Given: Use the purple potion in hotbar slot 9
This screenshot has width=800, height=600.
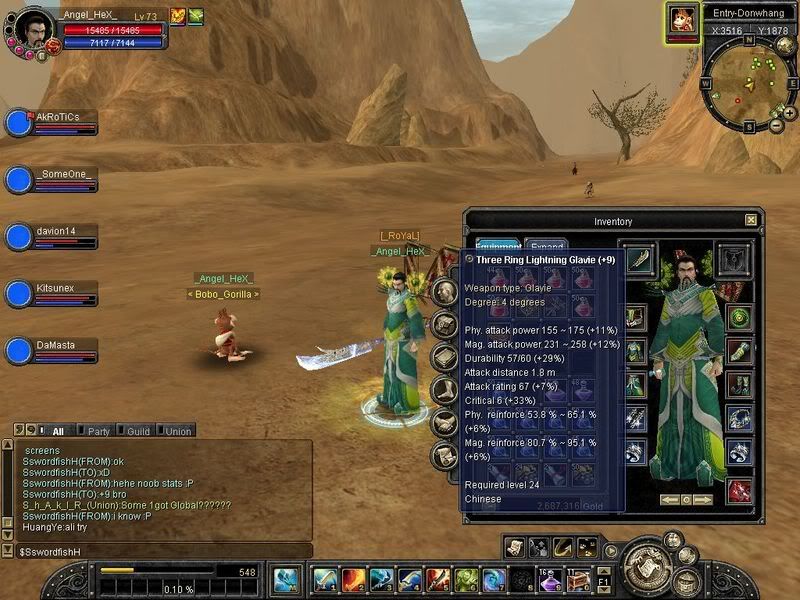Looking at the screenshot, I should pyautogui.click(x=548, y=579).
